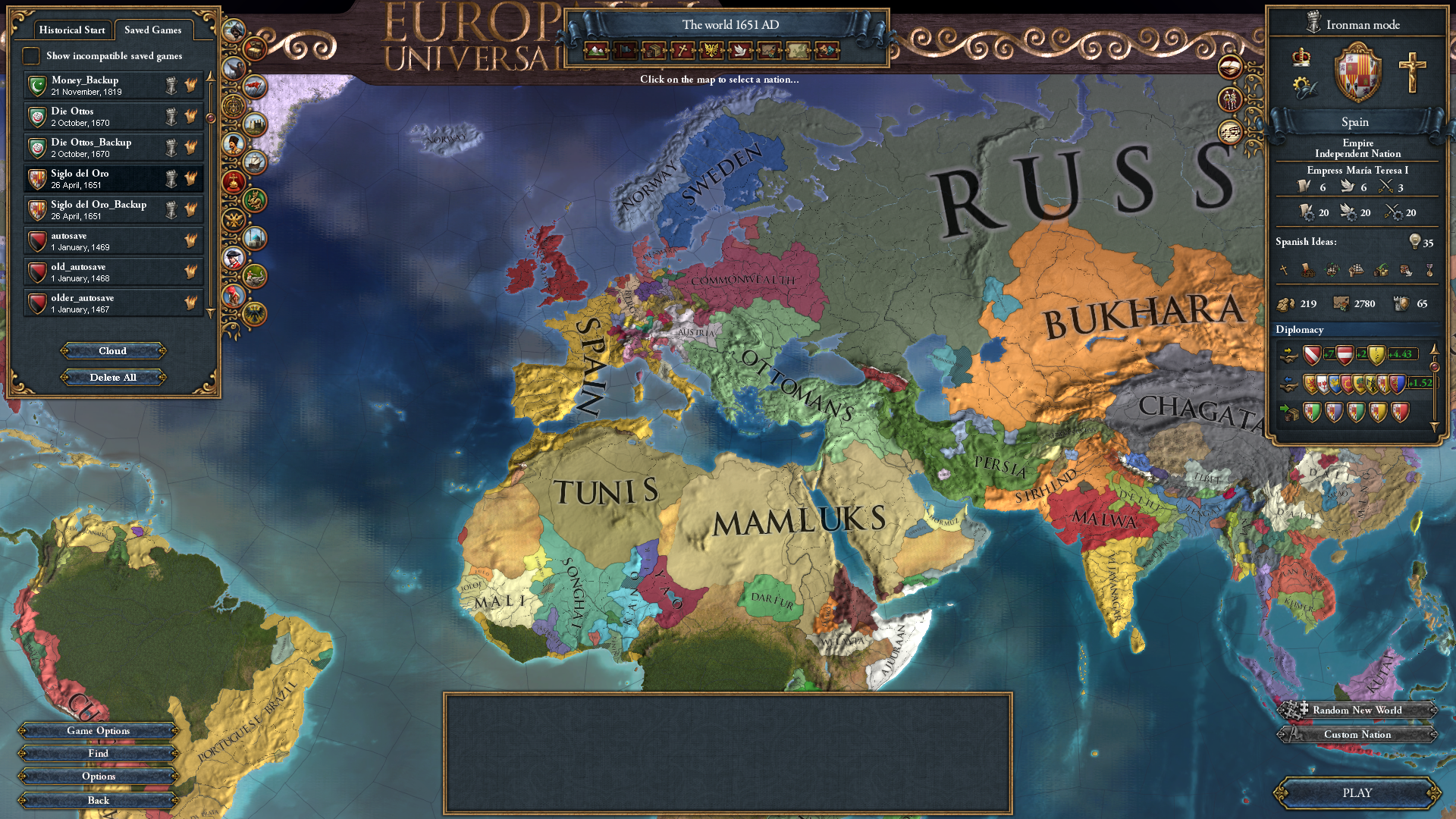
Task: Switch to the terrain map mode
Action: (x=597, y=52)
